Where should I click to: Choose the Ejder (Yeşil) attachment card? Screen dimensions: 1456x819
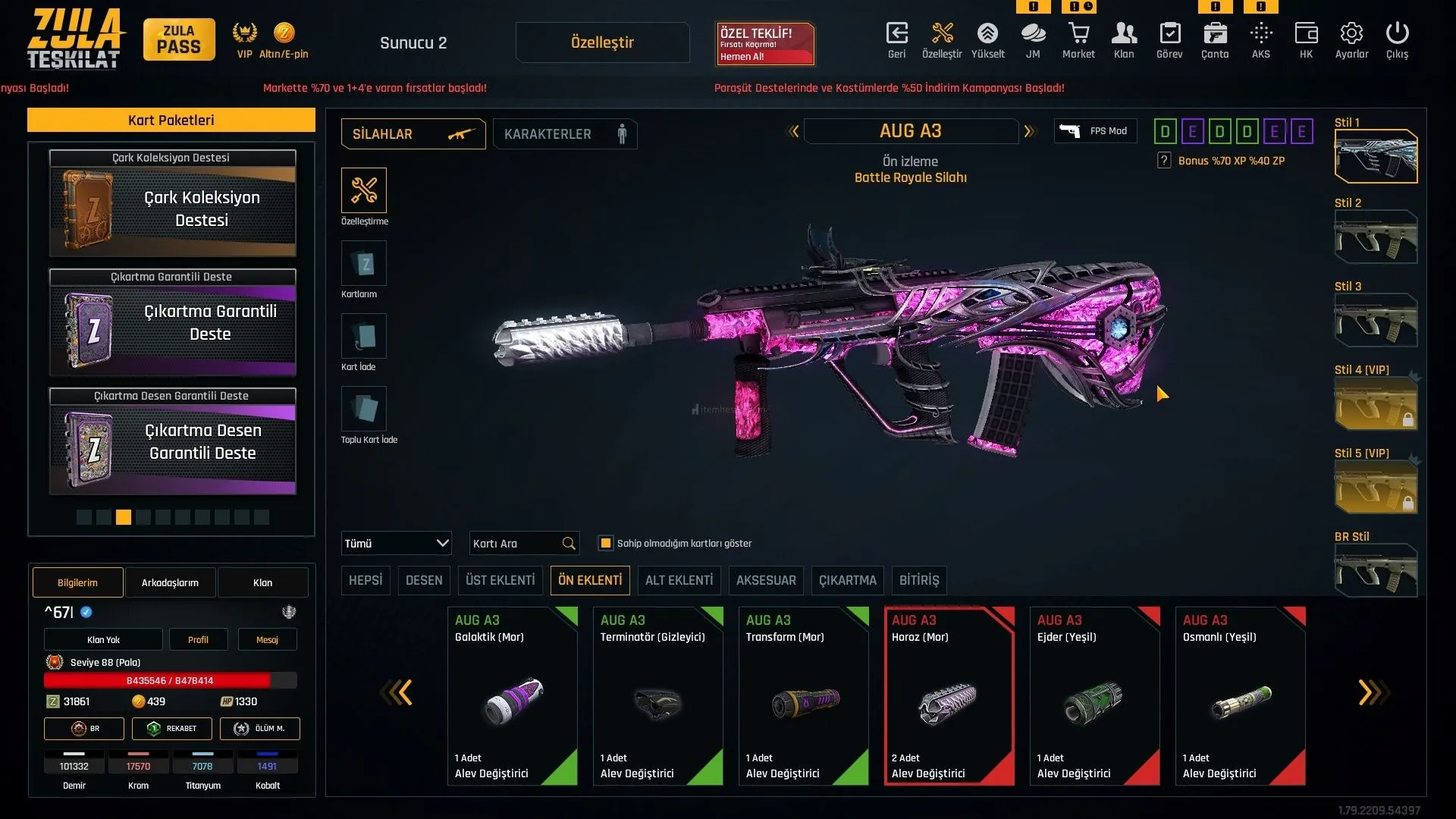(1094, 695)
